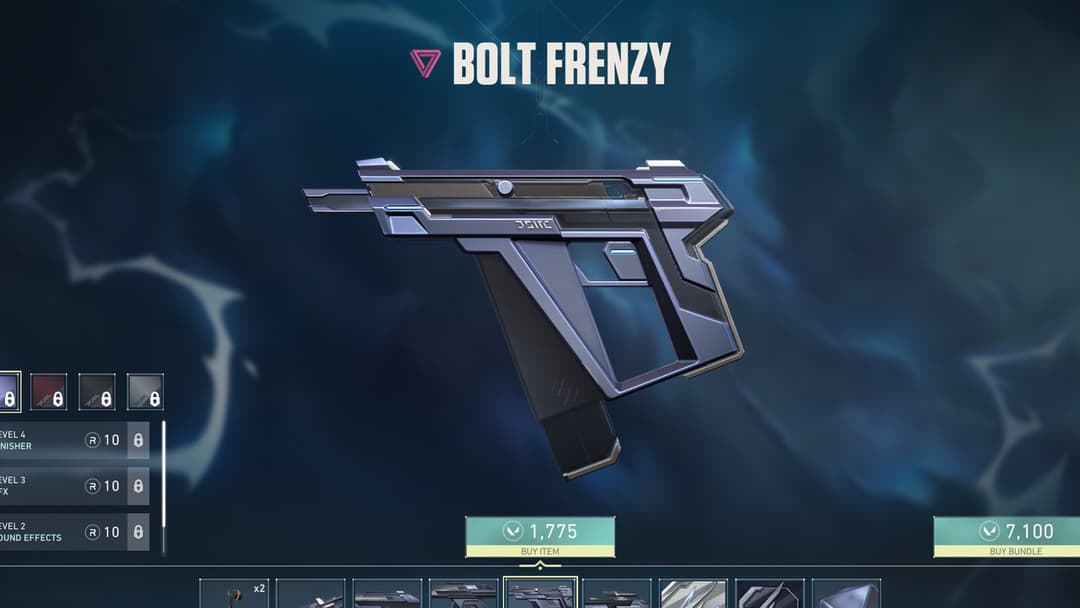Screen dimensions: 1080x608
Task: Buy the bundle for 7,100
Action: coord(1007,536)
